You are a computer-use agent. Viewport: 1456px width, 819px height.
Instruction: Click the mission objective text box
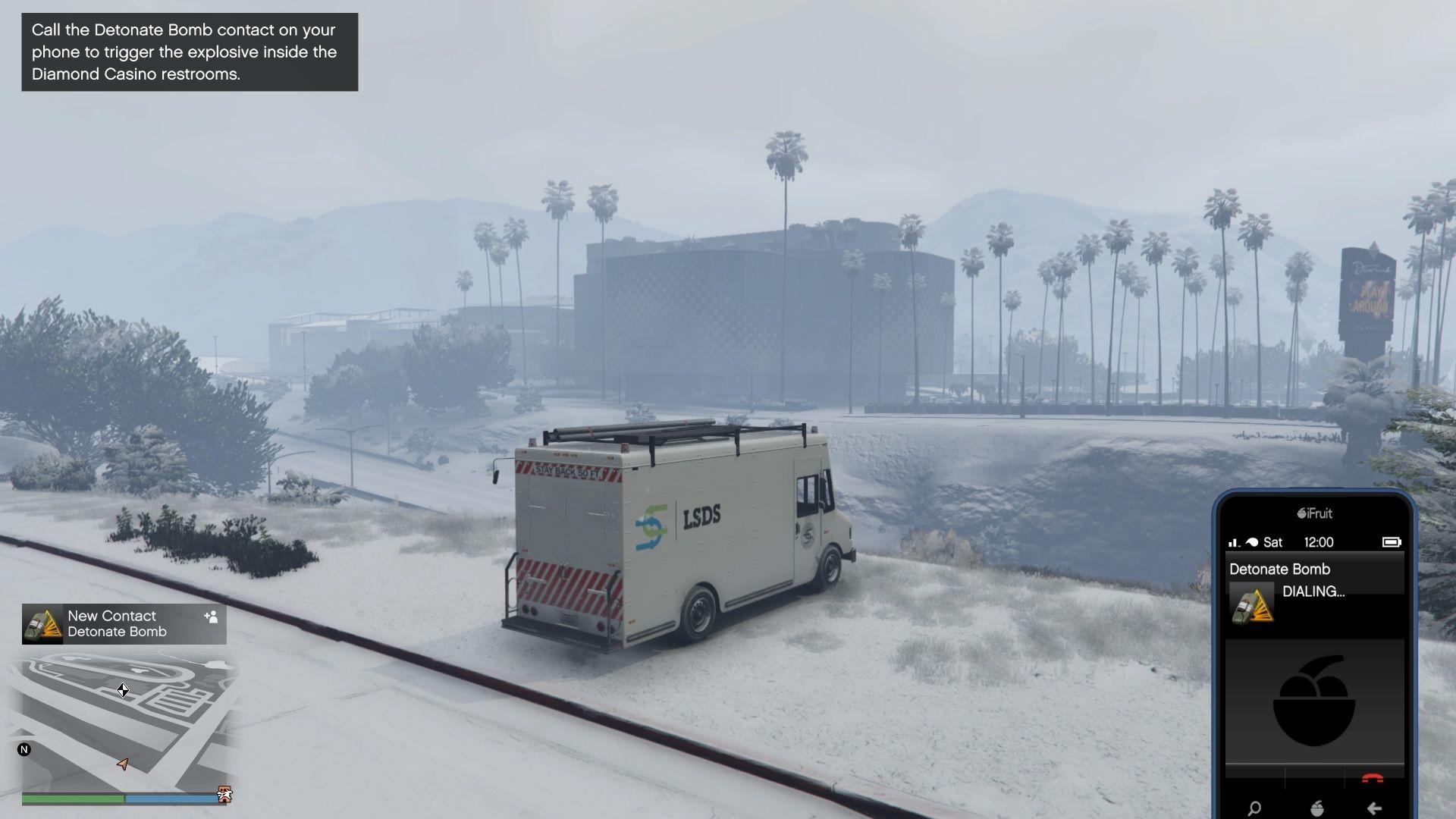(188, 52)
